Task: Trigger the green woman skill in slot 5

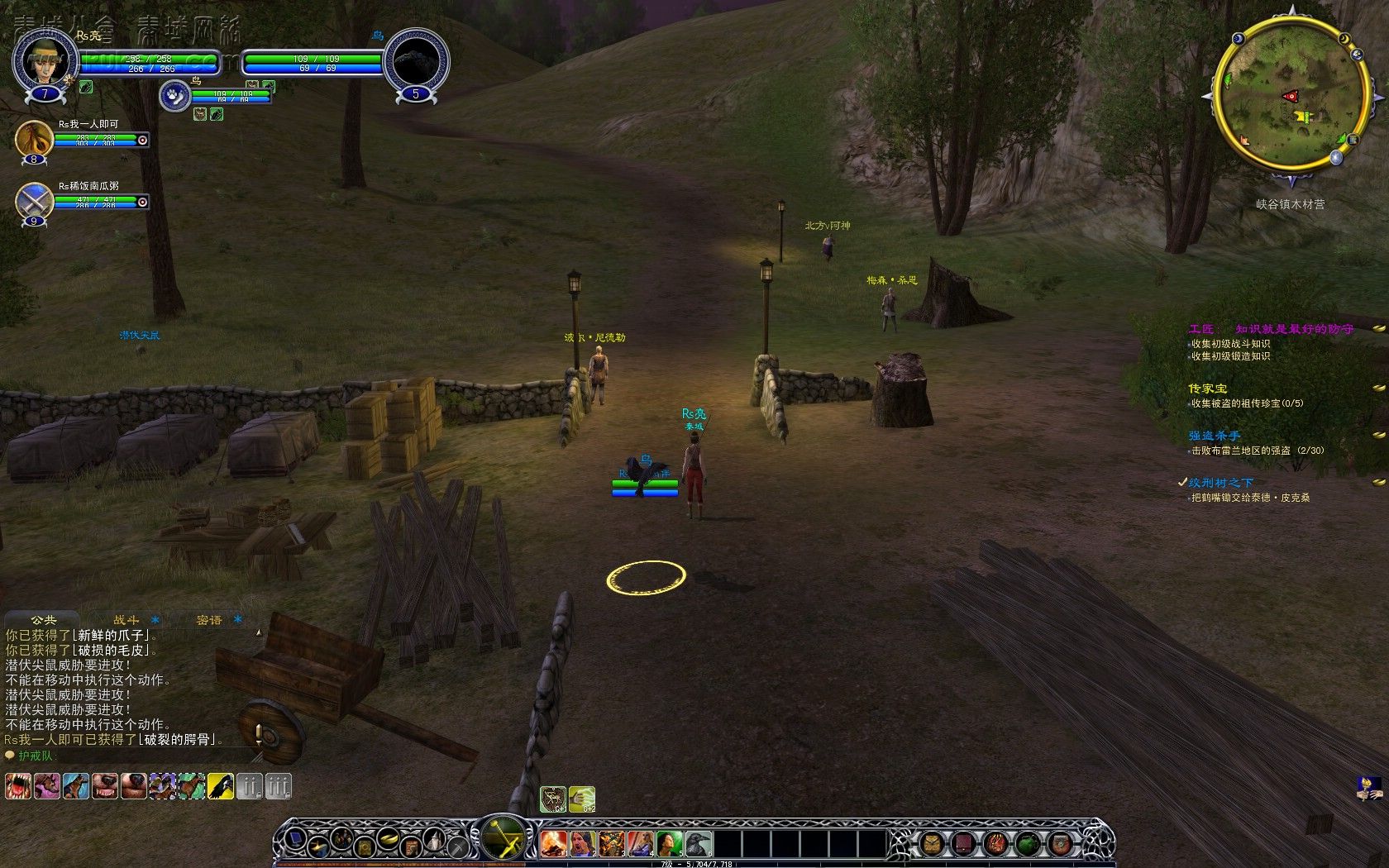Action: (x=669, y=843)
